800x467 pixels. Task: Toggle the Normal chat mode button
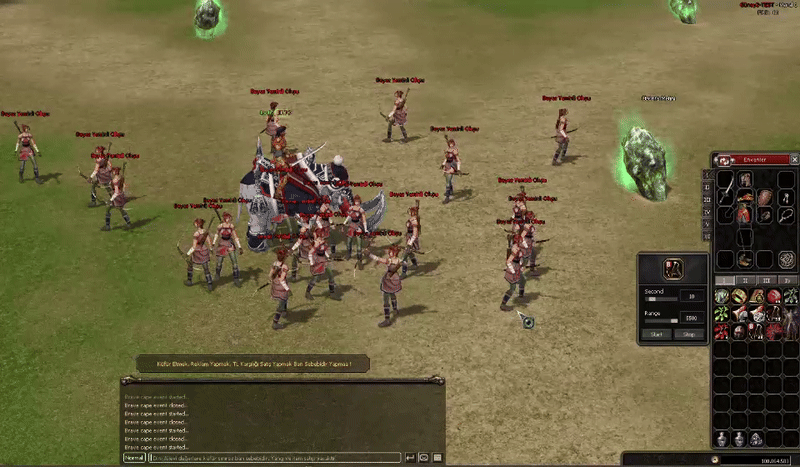tap(134, 457)
